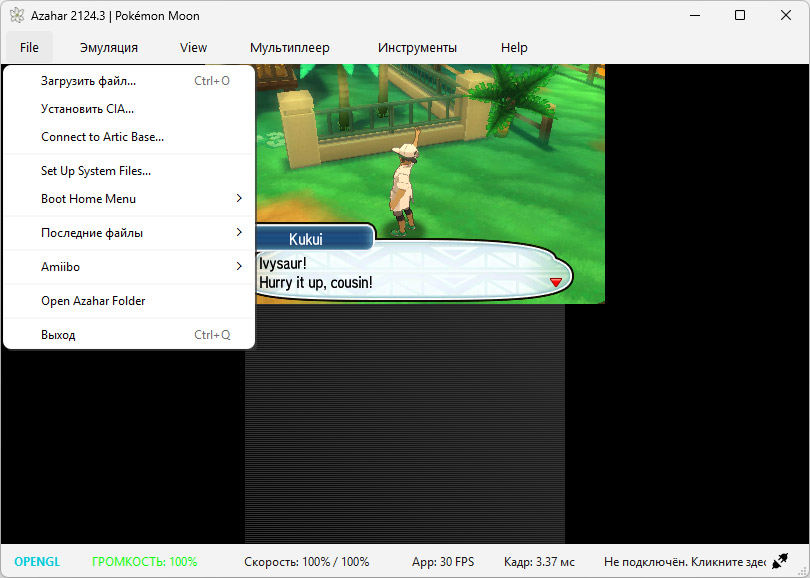
Task: Choose Загрузить файл... in File menu
Action: [88, 81]
